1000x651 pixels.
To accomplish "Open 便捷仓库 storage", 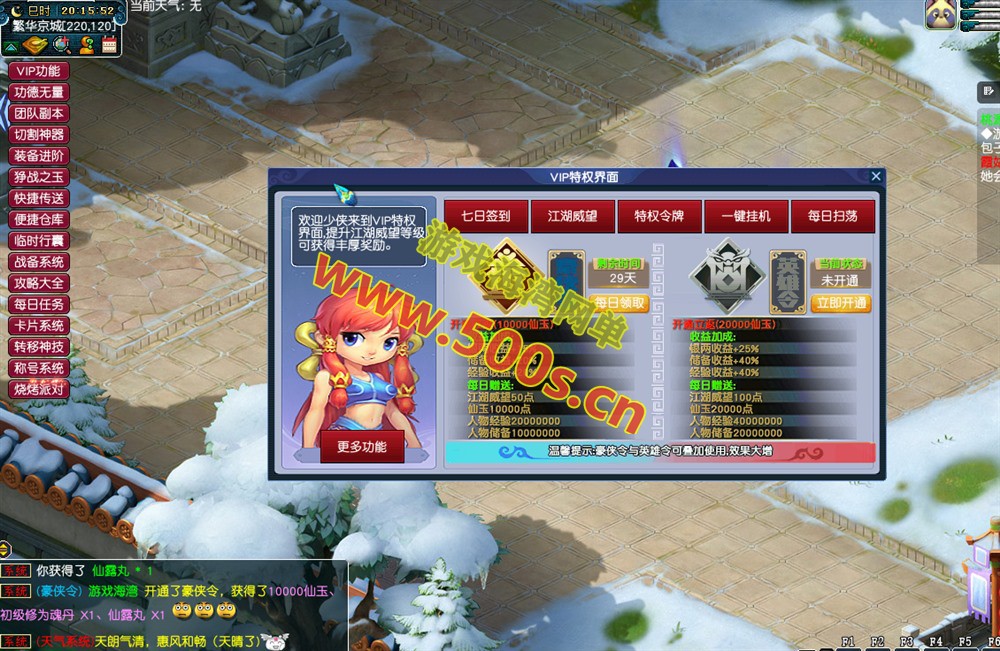I will [39, 219].
